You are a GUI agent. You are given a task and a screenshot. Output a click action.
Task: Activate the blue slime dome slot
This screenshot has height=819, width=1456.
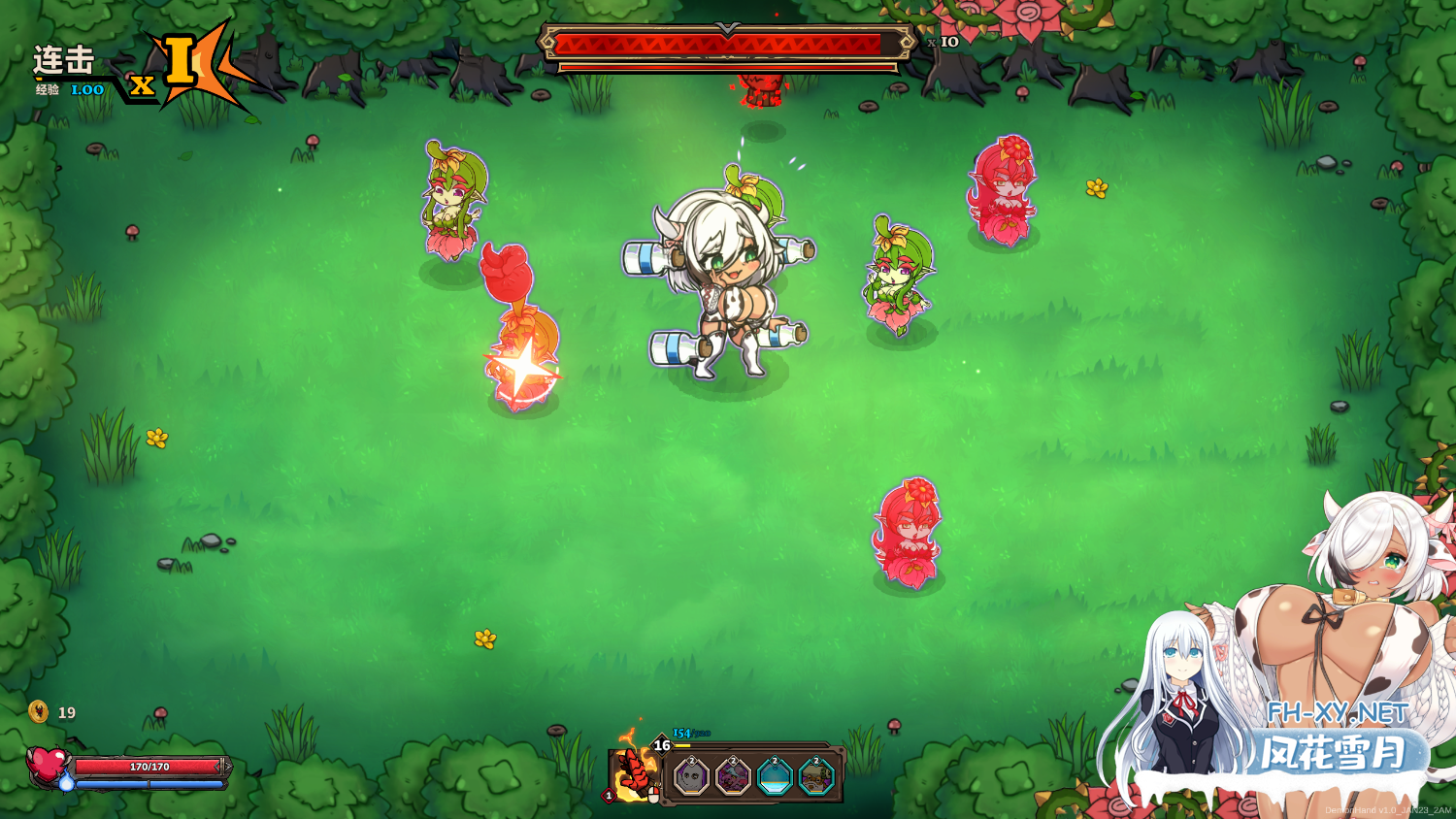coord(775,776)
